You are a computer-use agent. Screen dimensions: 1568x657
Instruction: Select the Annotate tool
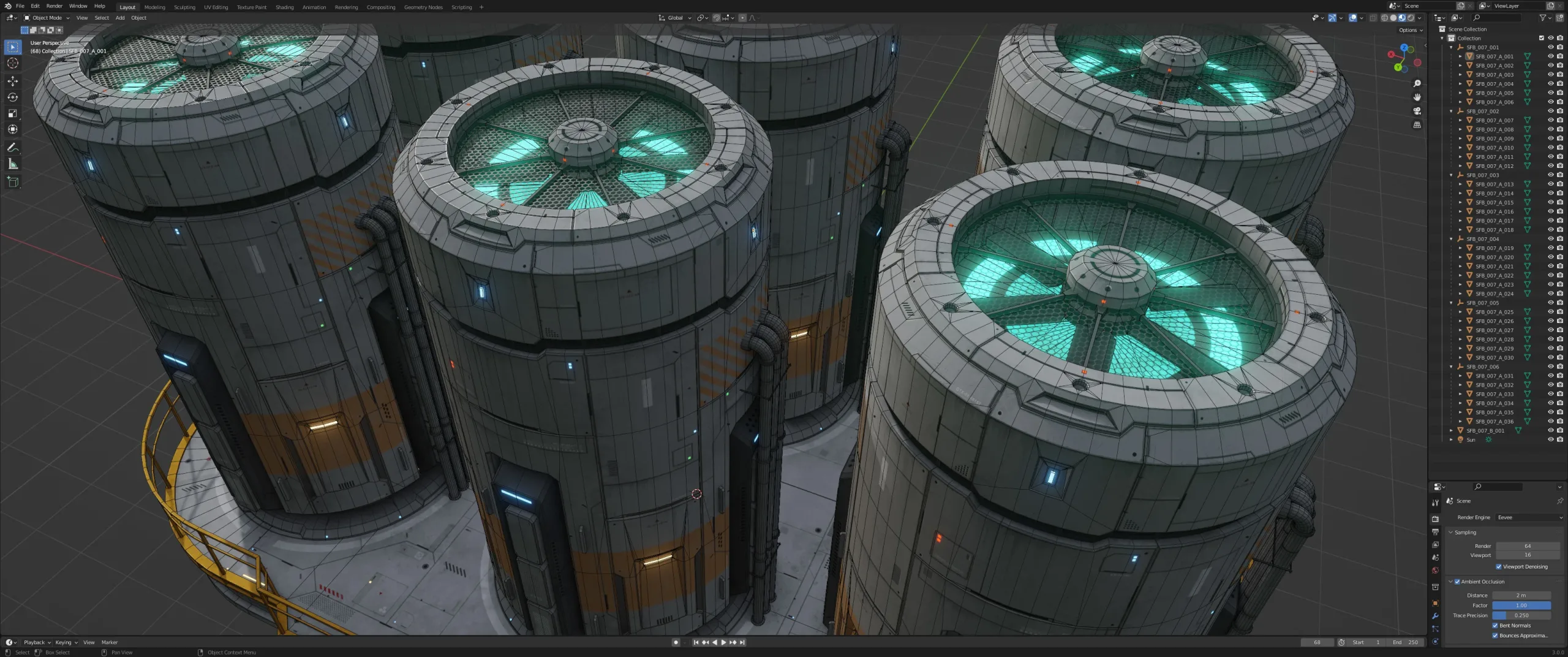click(12, 147)
